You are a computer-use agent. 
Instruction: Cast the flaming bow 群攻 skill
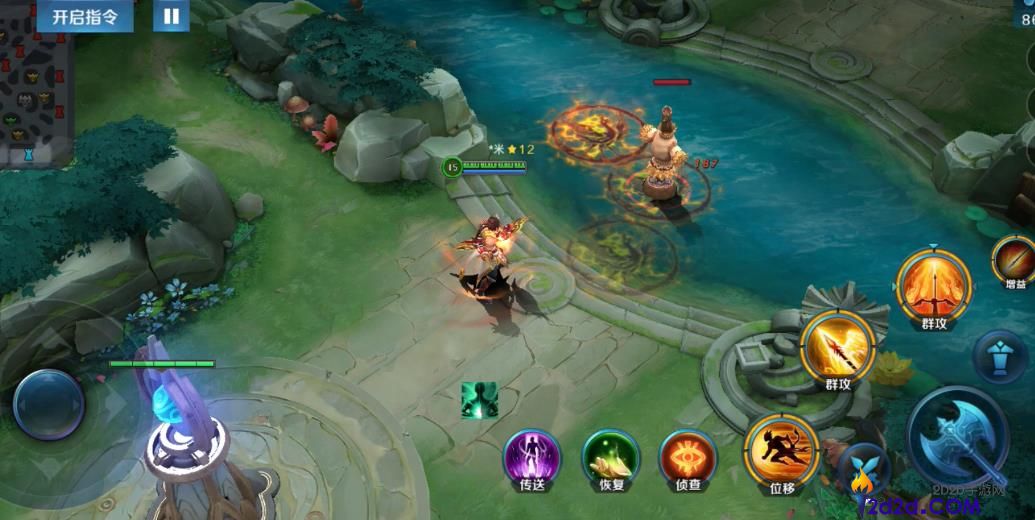coord(933,285)
